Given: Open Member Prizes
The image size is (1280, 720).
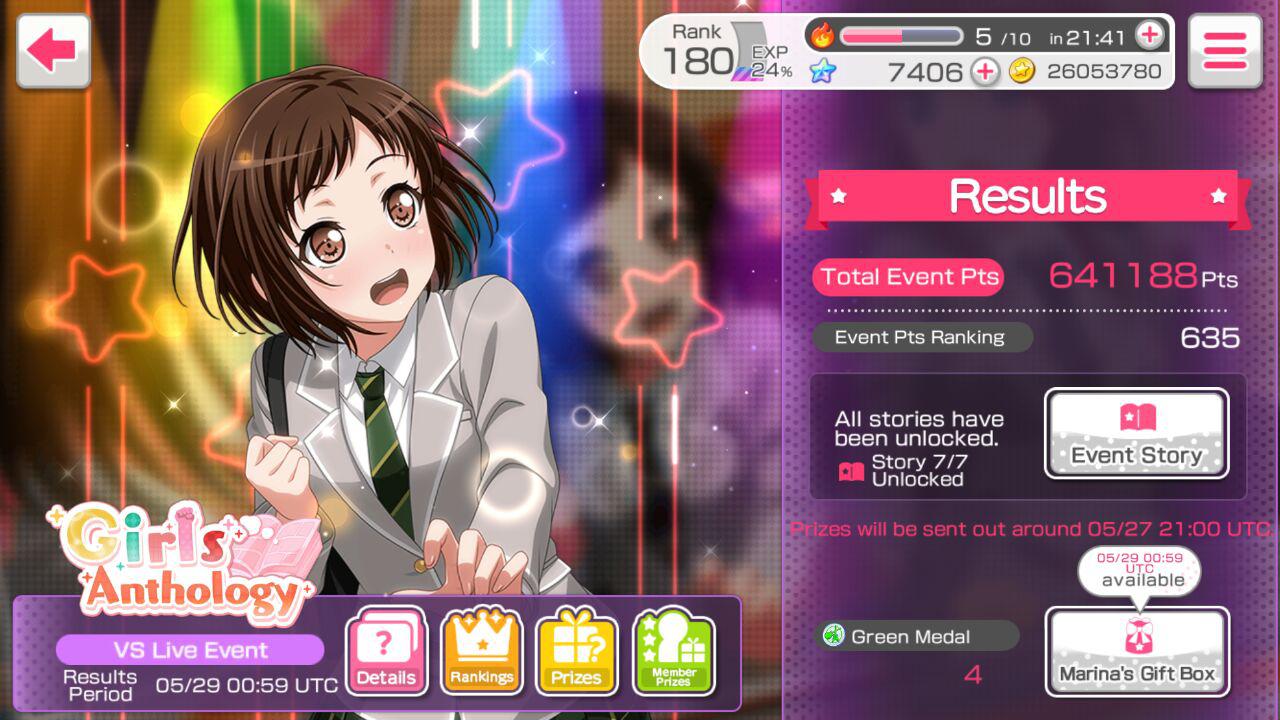Looking at the screenshot, I should tap(673, 653).
